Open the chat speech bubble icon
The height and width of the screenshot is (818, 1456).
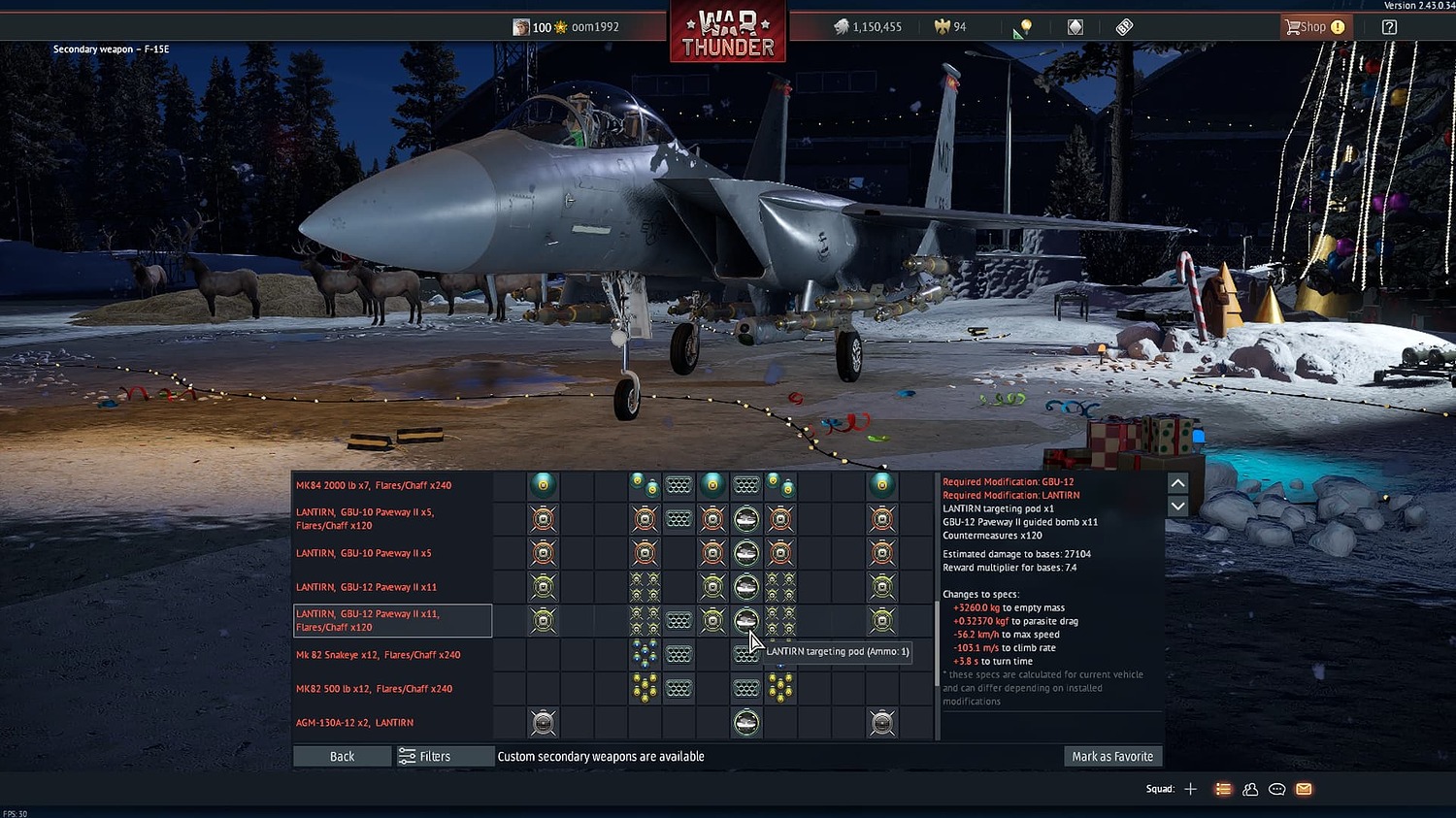(1277, 789)
